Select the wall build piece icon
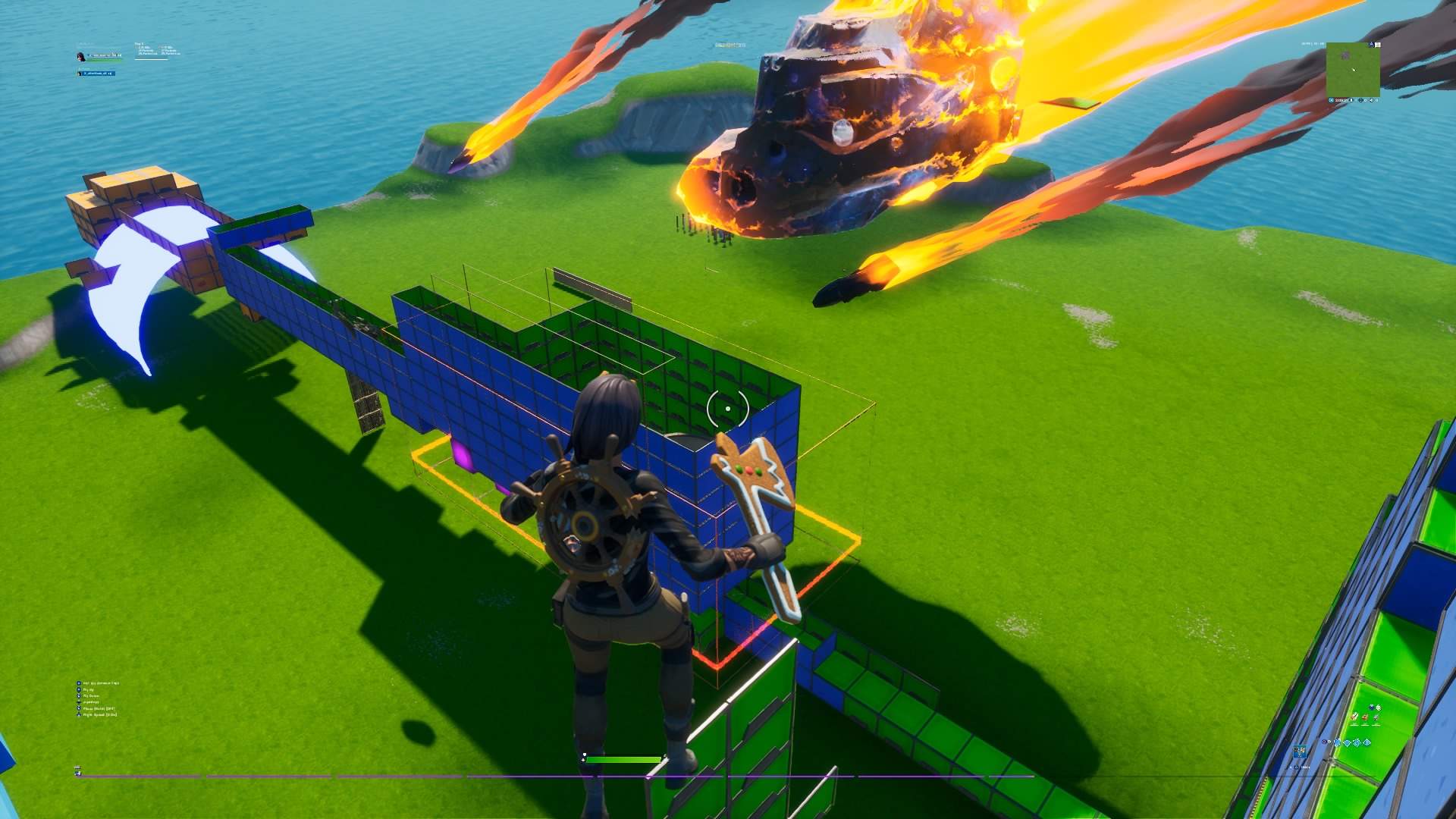1456x819 pixels. 1337,743
